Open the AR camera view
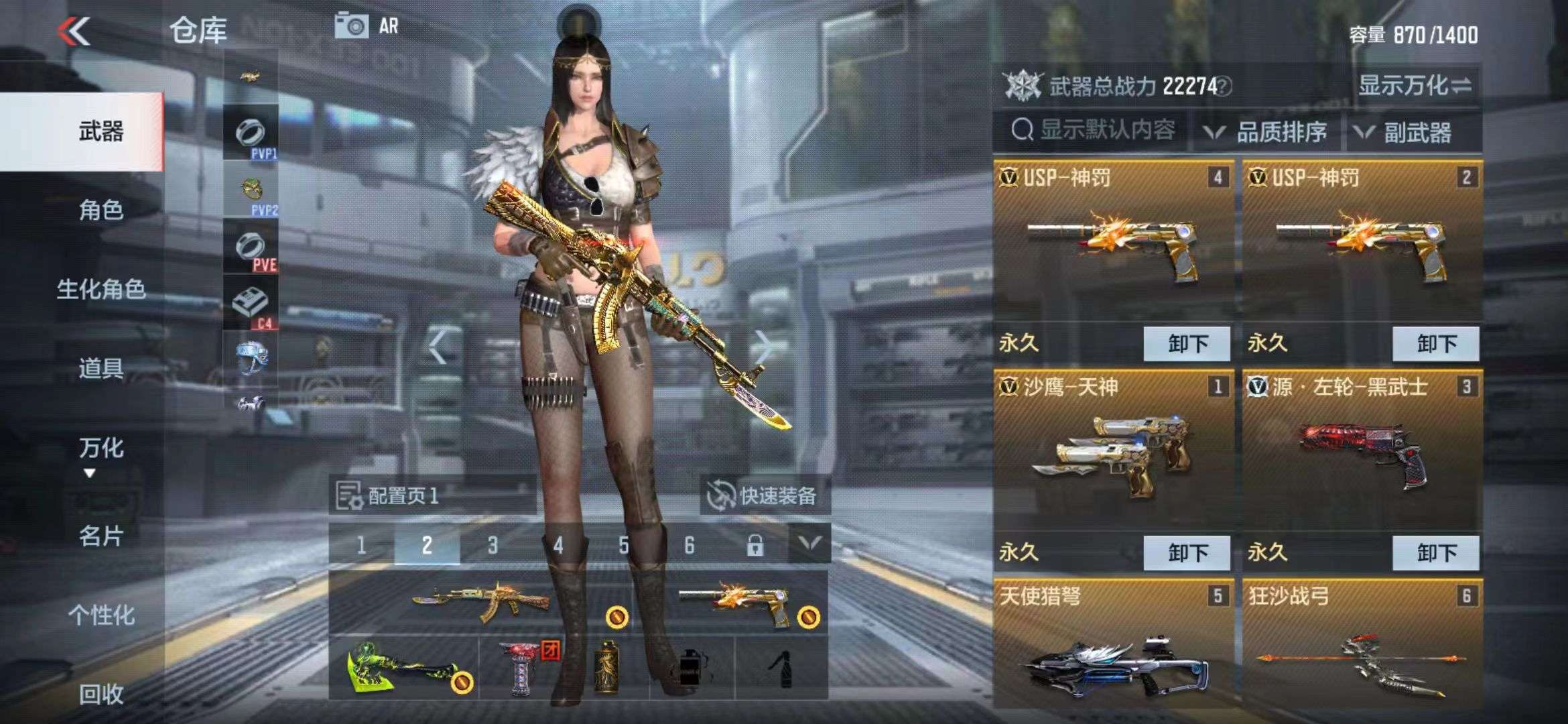The height and width of the screenshot is (724, 1568). (x=367, y=27)
